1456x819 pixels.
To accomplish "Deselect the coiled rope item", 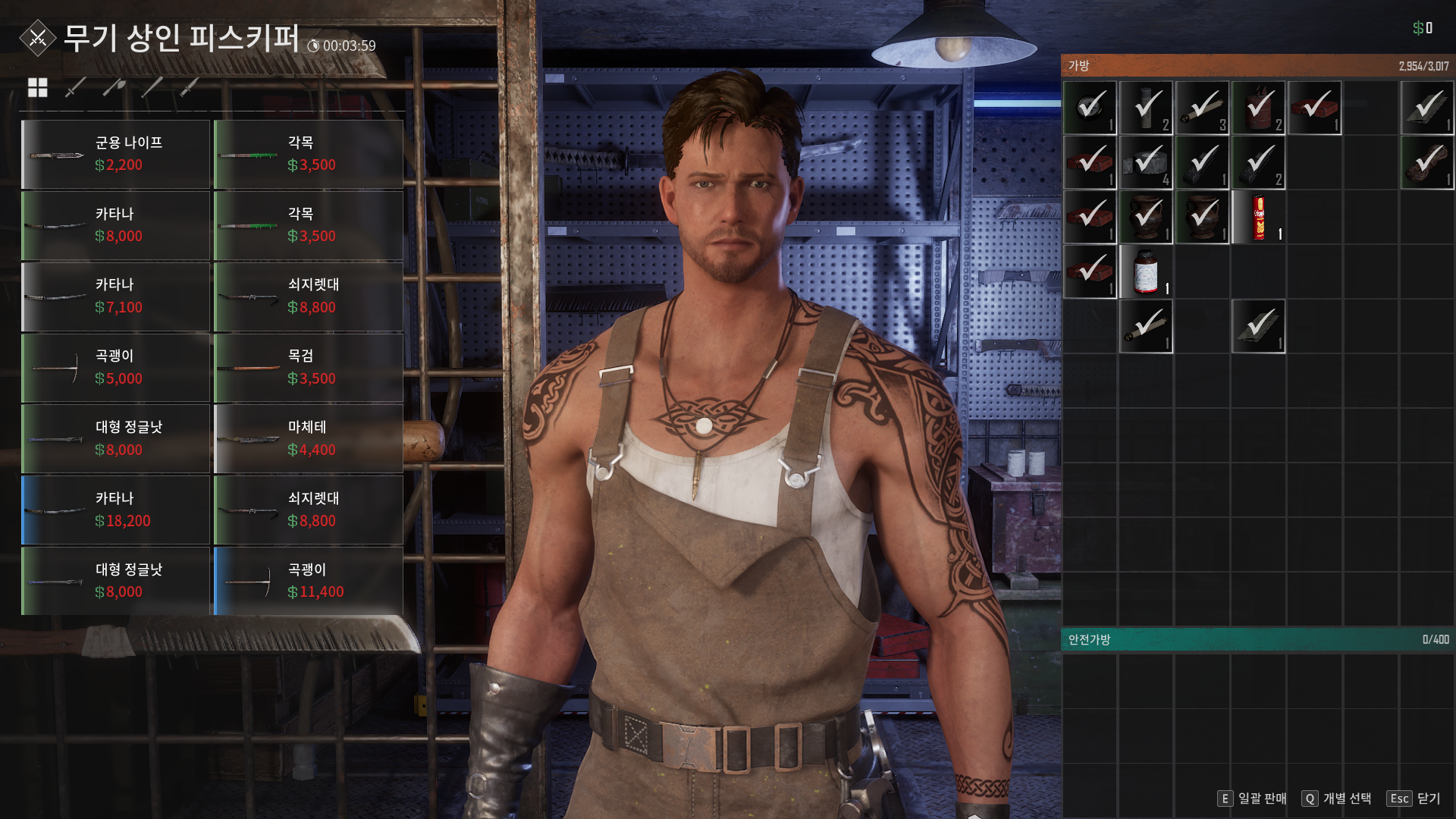I will pyautogui.click(x=1426, y=163).
